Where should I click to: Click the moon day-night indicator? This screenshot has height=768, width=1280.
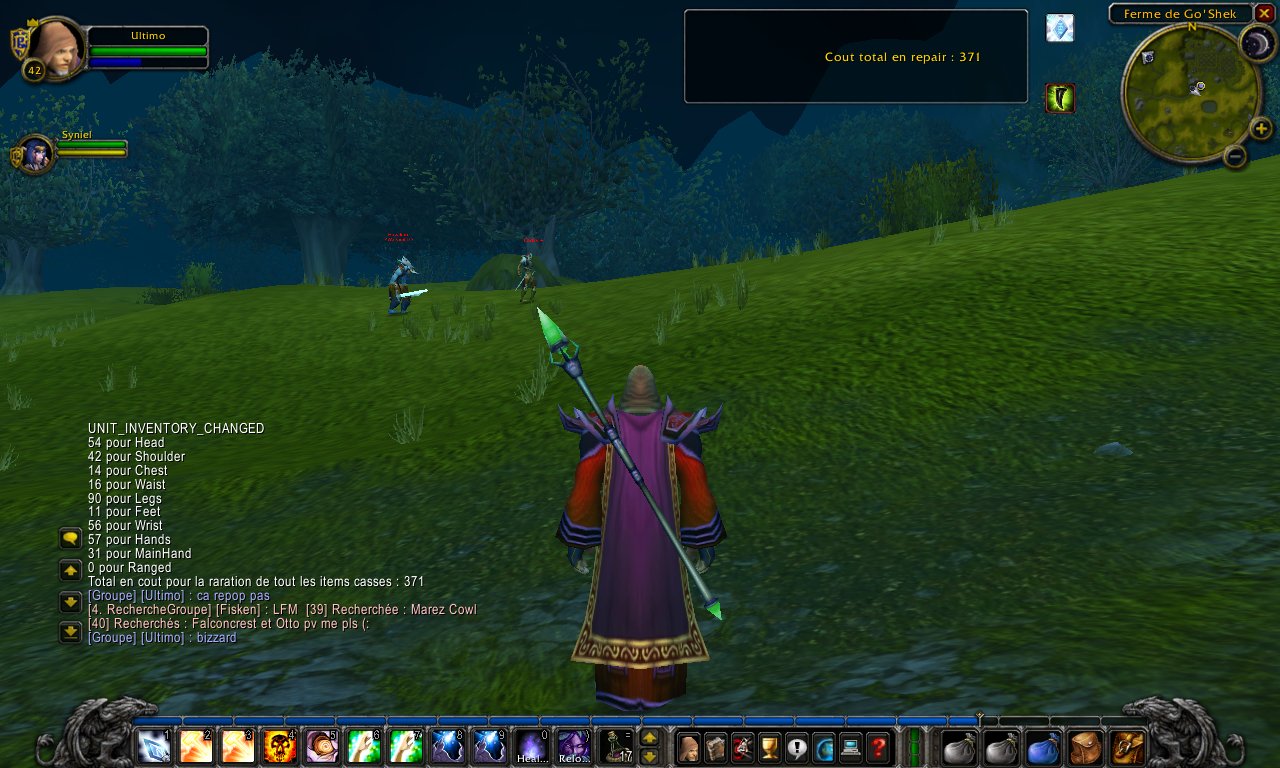[x=1257, y=43]
